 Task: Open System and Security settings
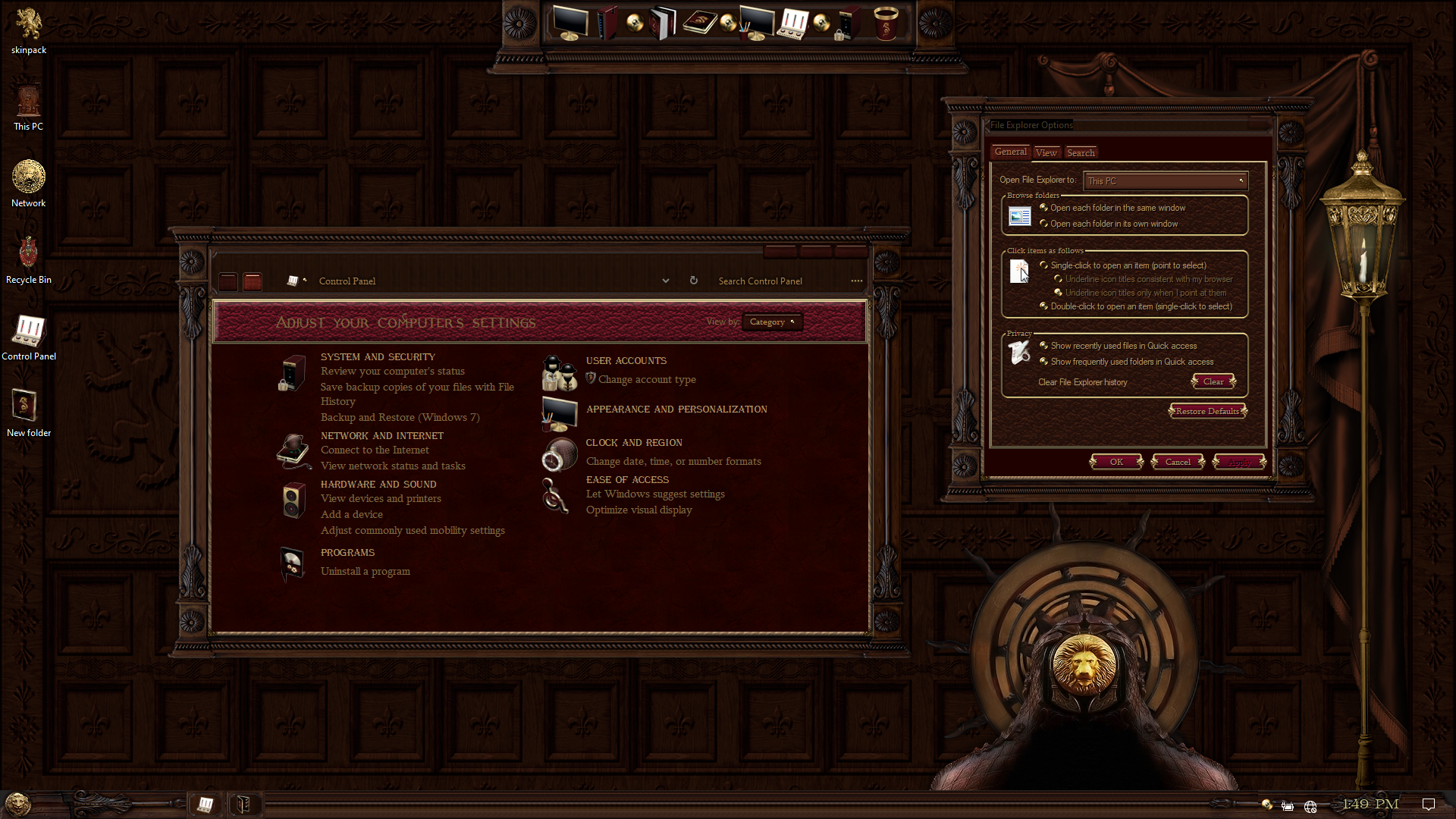pyautogui.click(x=378, y=356)
